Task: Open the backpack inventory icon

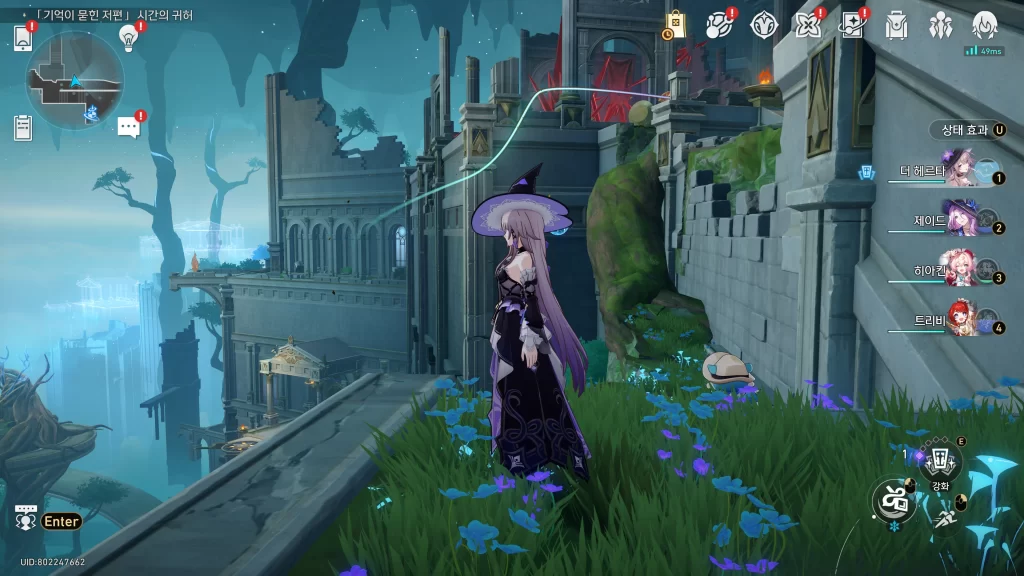Action: 896,25
